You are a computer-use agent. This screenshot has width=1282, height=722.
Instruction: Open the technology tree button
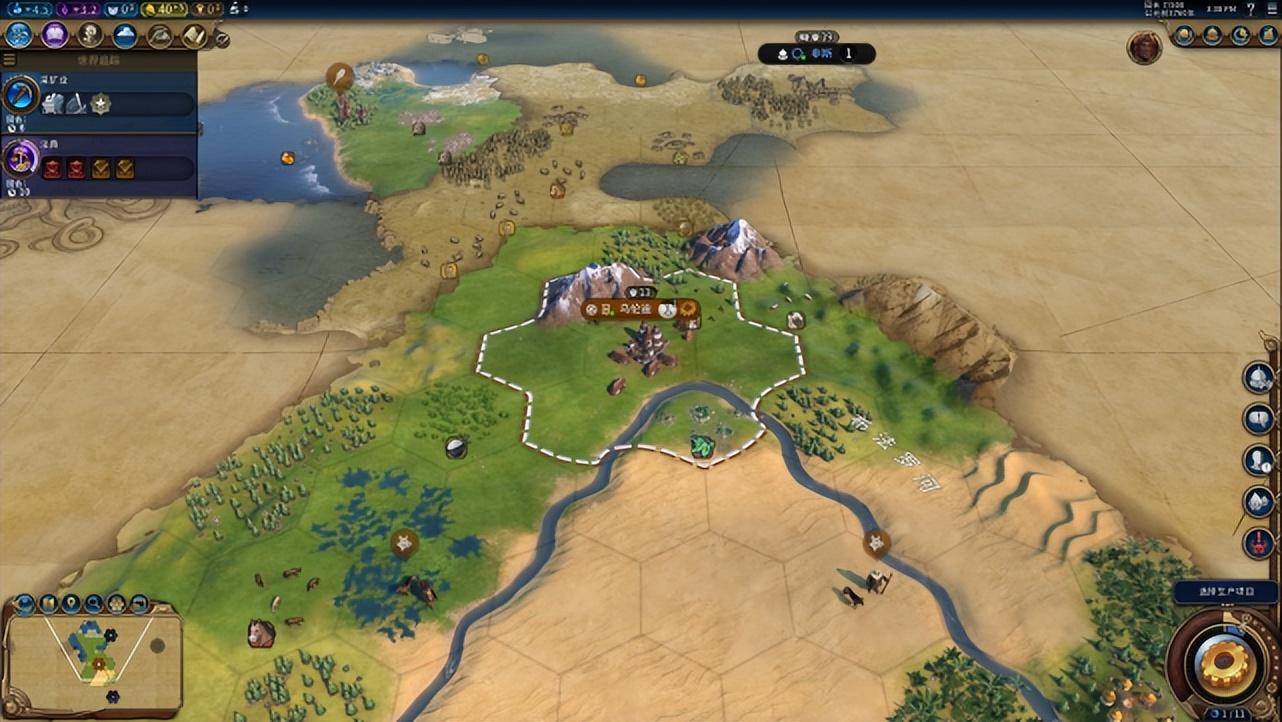(x=19, y=36)
